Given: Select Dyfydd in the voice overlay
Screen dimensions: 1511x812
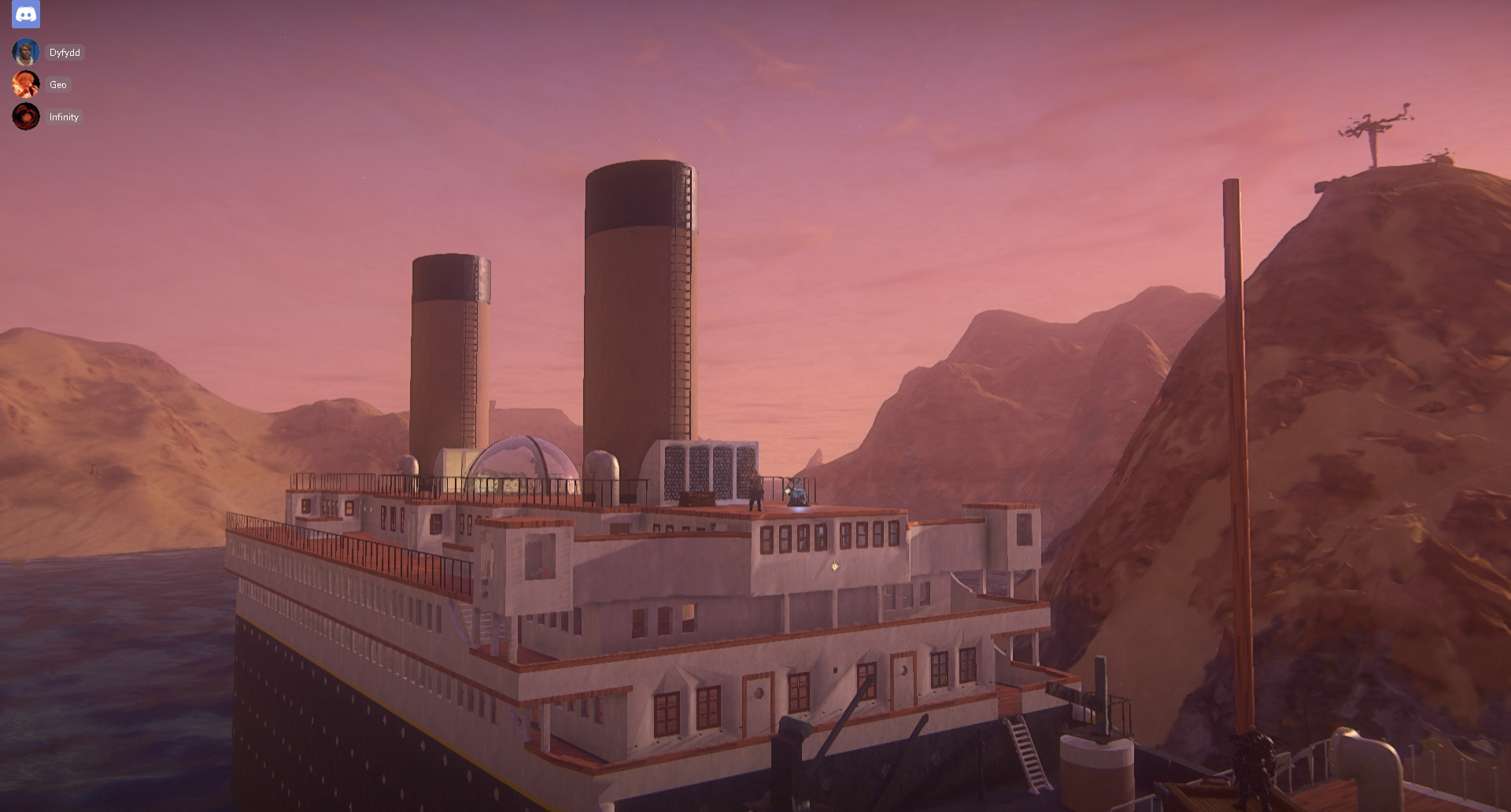Looking at the screenshot, I should tap(64, 53).
